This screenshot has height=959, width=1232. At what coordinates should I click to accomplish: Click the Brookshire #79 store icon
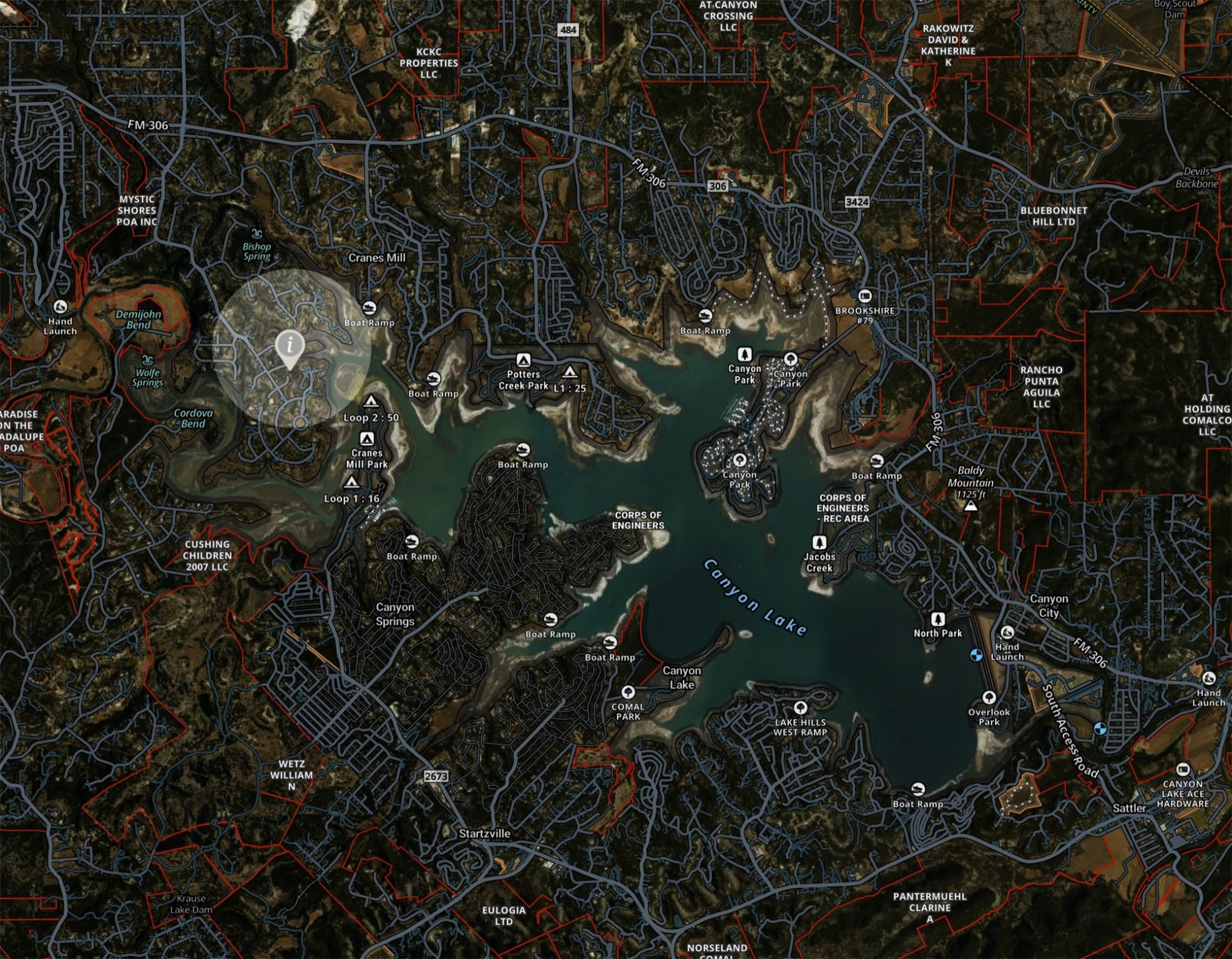pyautogui.click(x=864, y=296)
